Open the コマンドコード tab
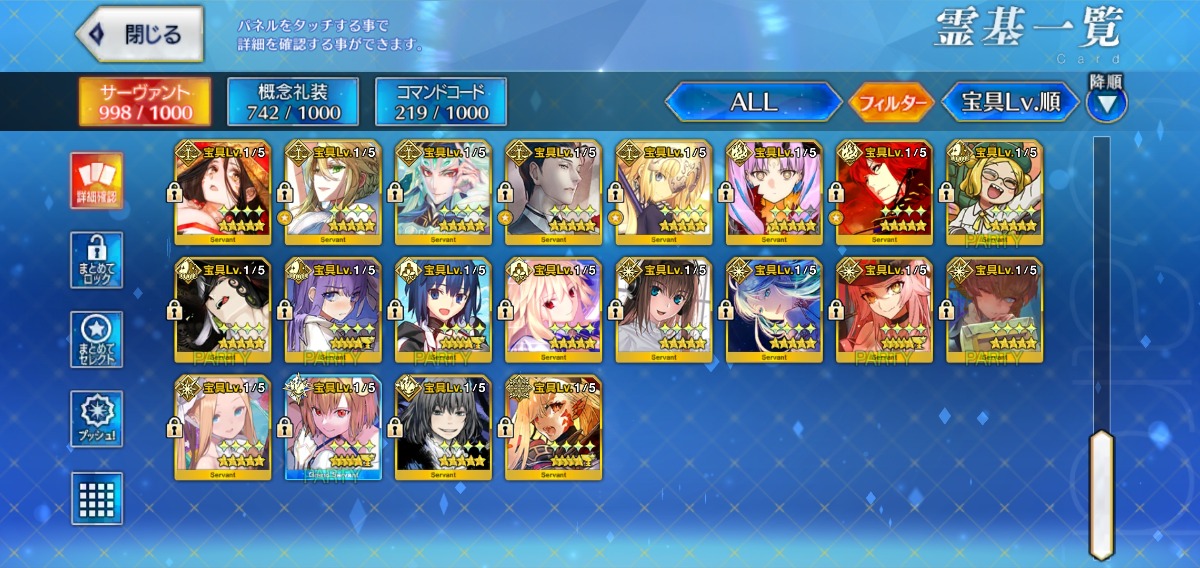This screenshot has height=568, width=1200. click(x=441, y=101)
